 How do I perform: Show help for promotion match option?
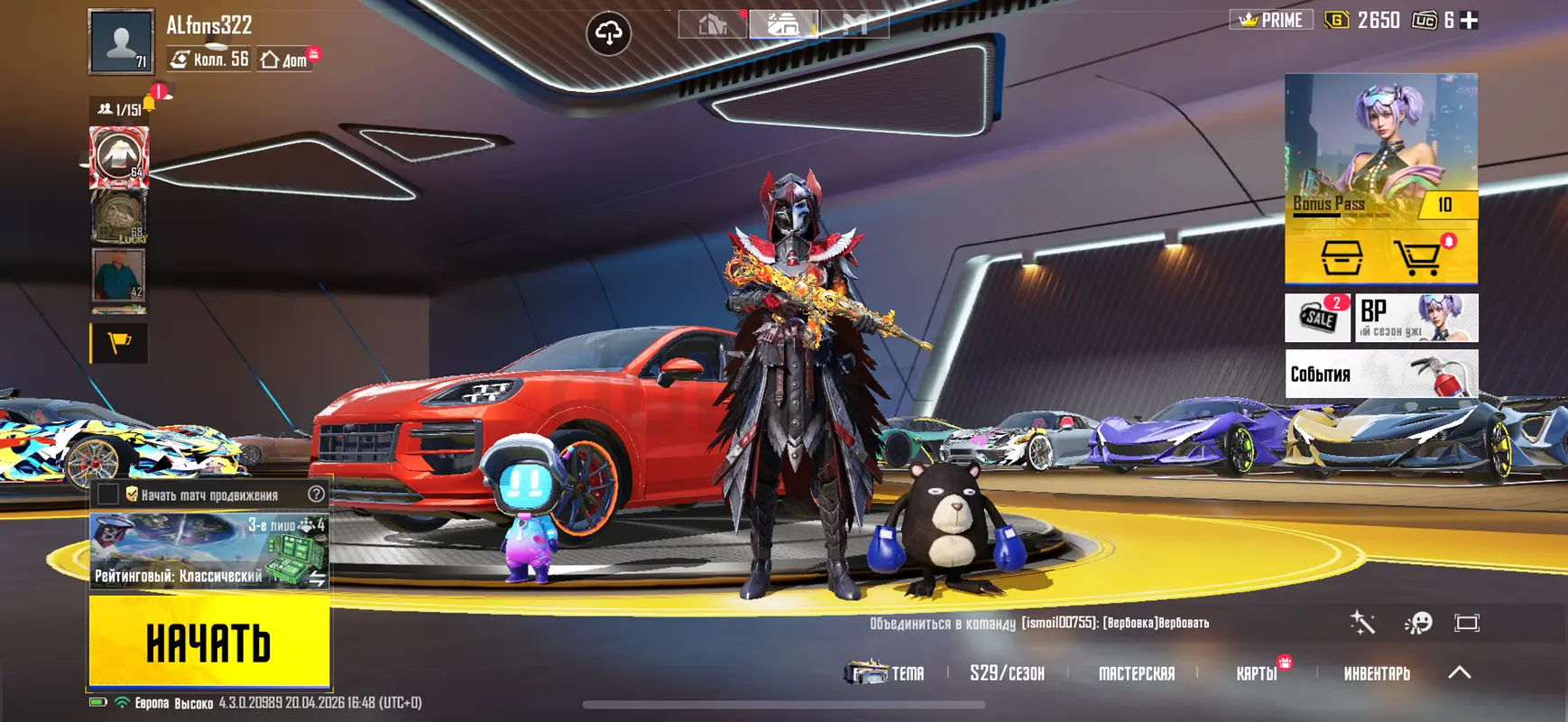click(316, 494)
